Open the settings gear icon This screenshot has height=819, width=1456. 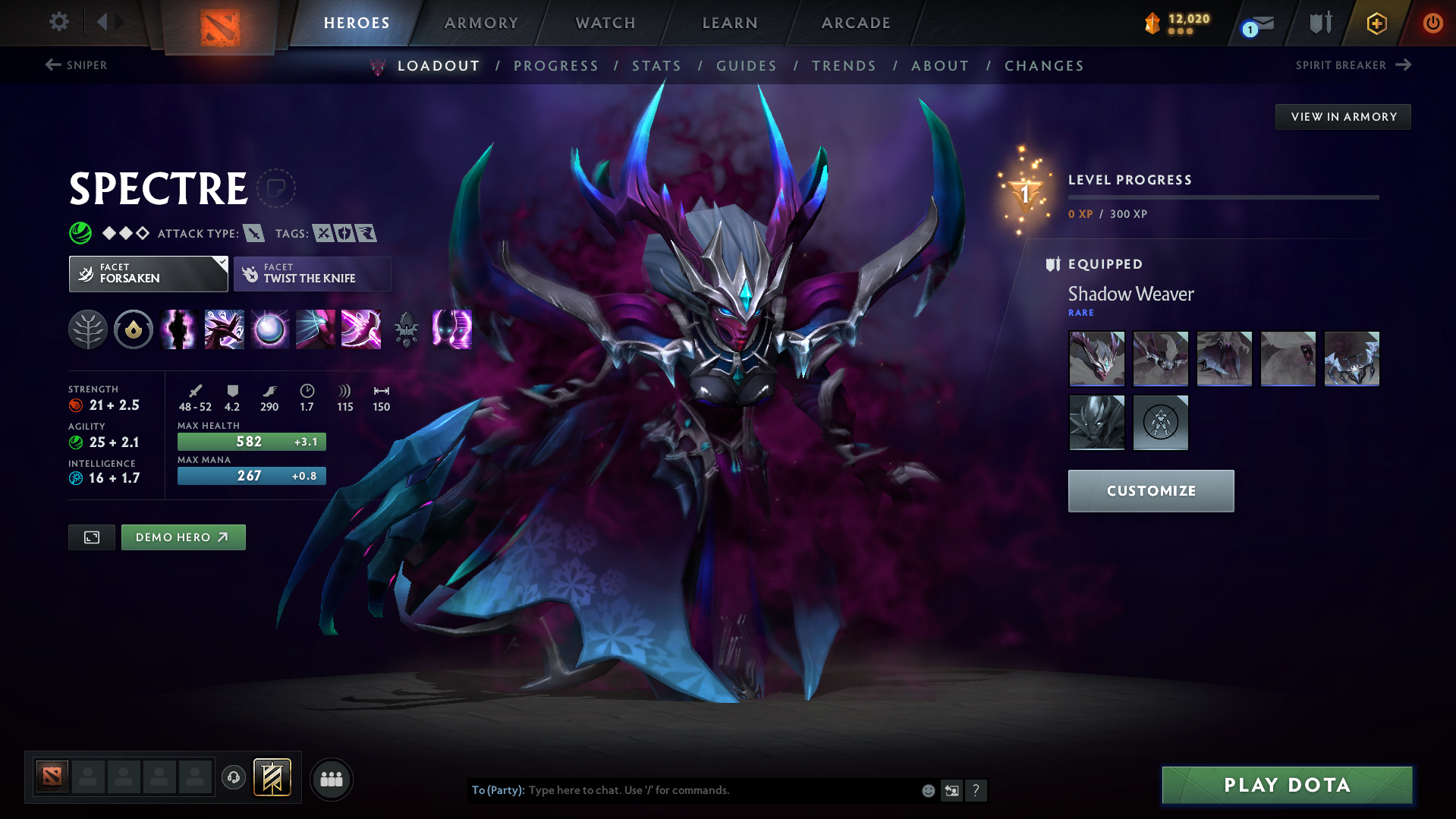(x=58, y=23)
